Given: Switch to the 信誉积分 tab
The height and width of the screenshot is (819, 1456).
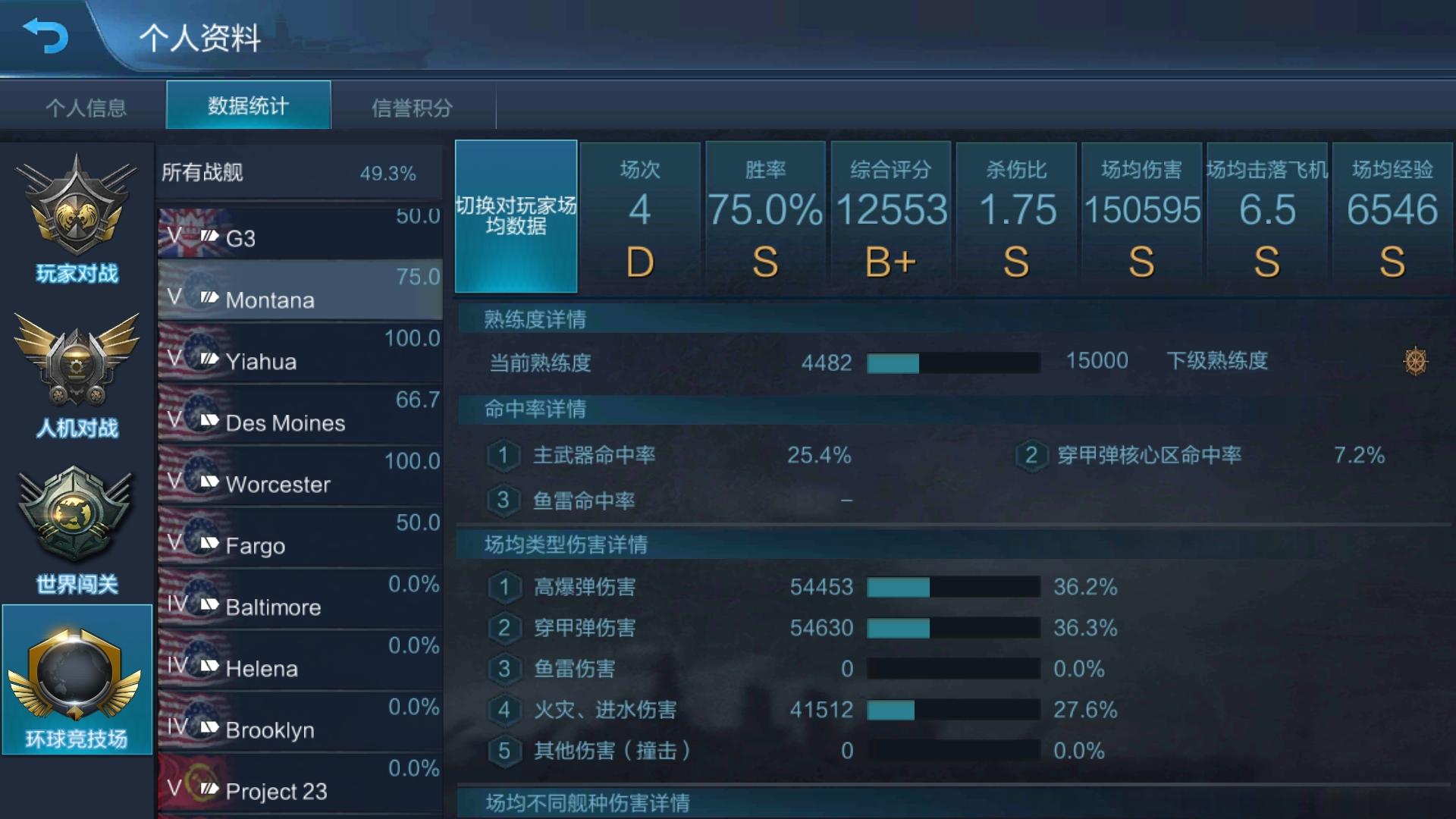Looking at the screenshot, I should (x=413, y=108).
